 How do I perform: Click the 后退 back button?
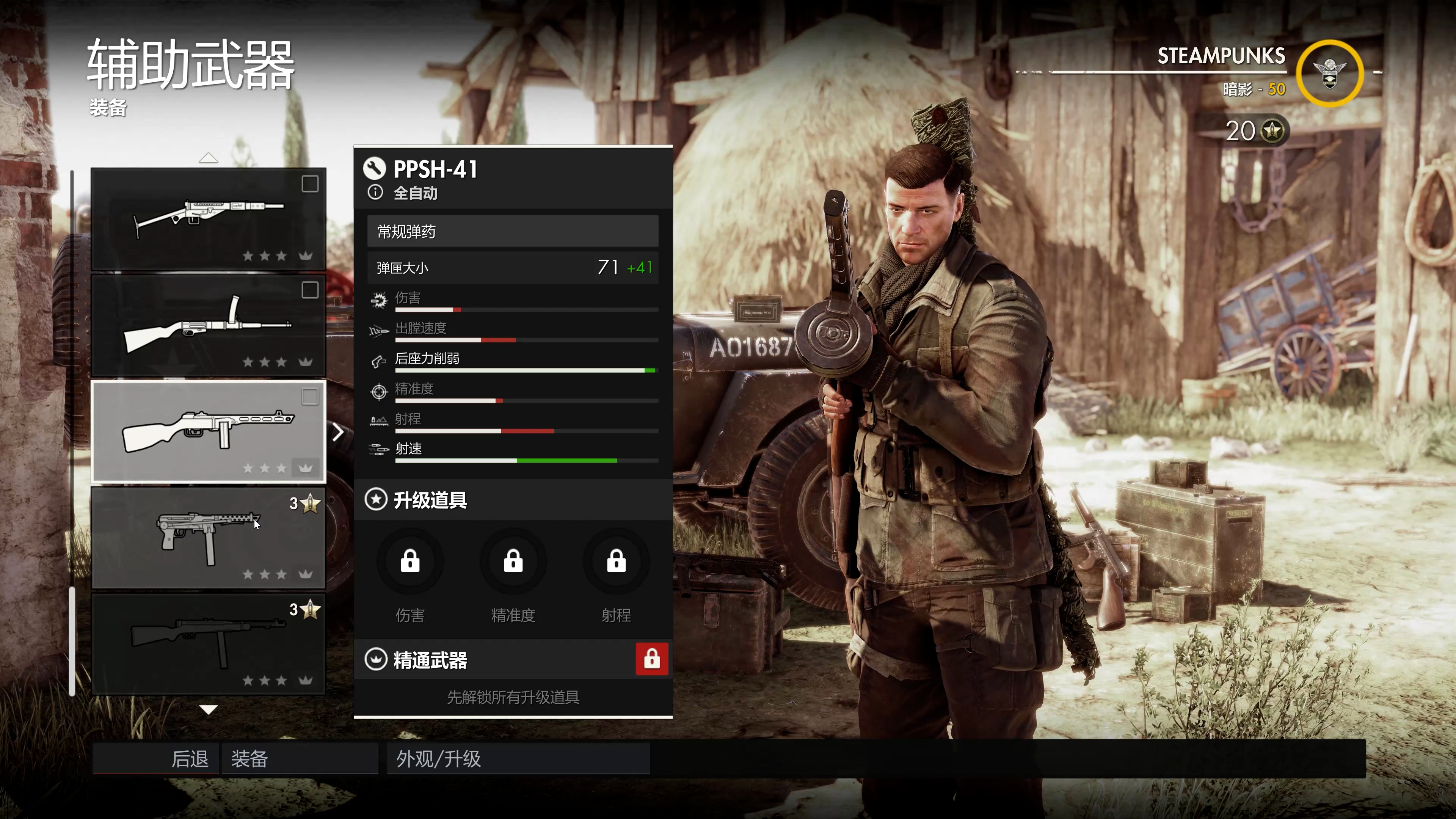point(156,758)
